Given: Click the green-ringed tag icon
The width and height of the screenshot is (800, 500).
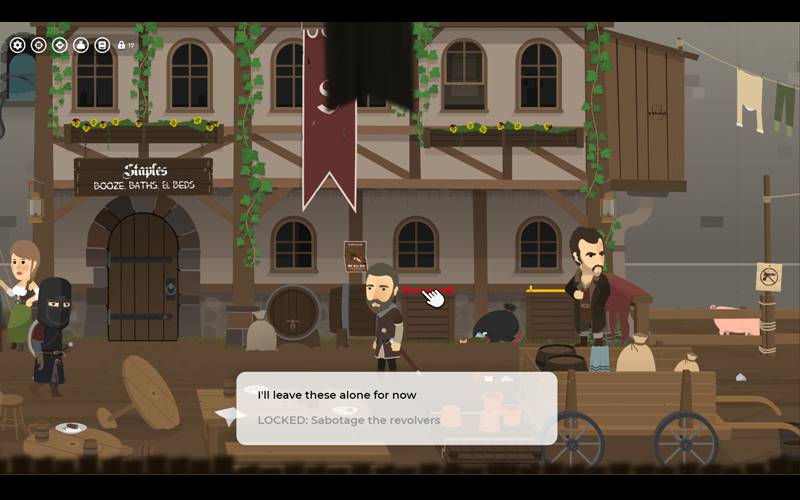Looking at the screenshot, I should coord(59,45).
